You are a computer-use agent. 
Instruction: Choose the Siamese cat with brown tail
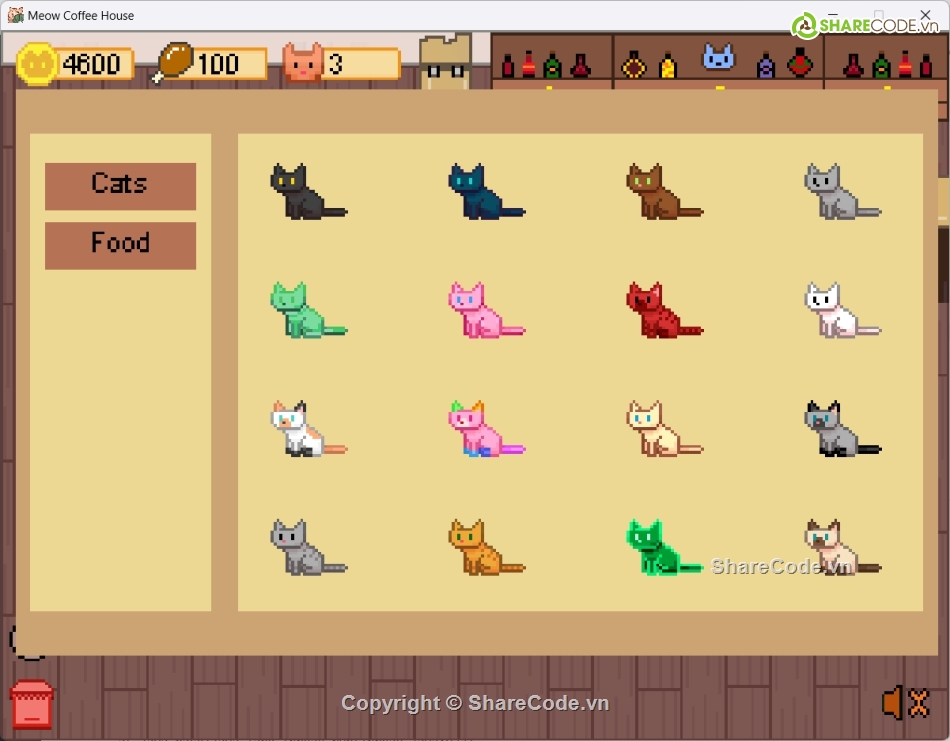click(x=835, y=547)
